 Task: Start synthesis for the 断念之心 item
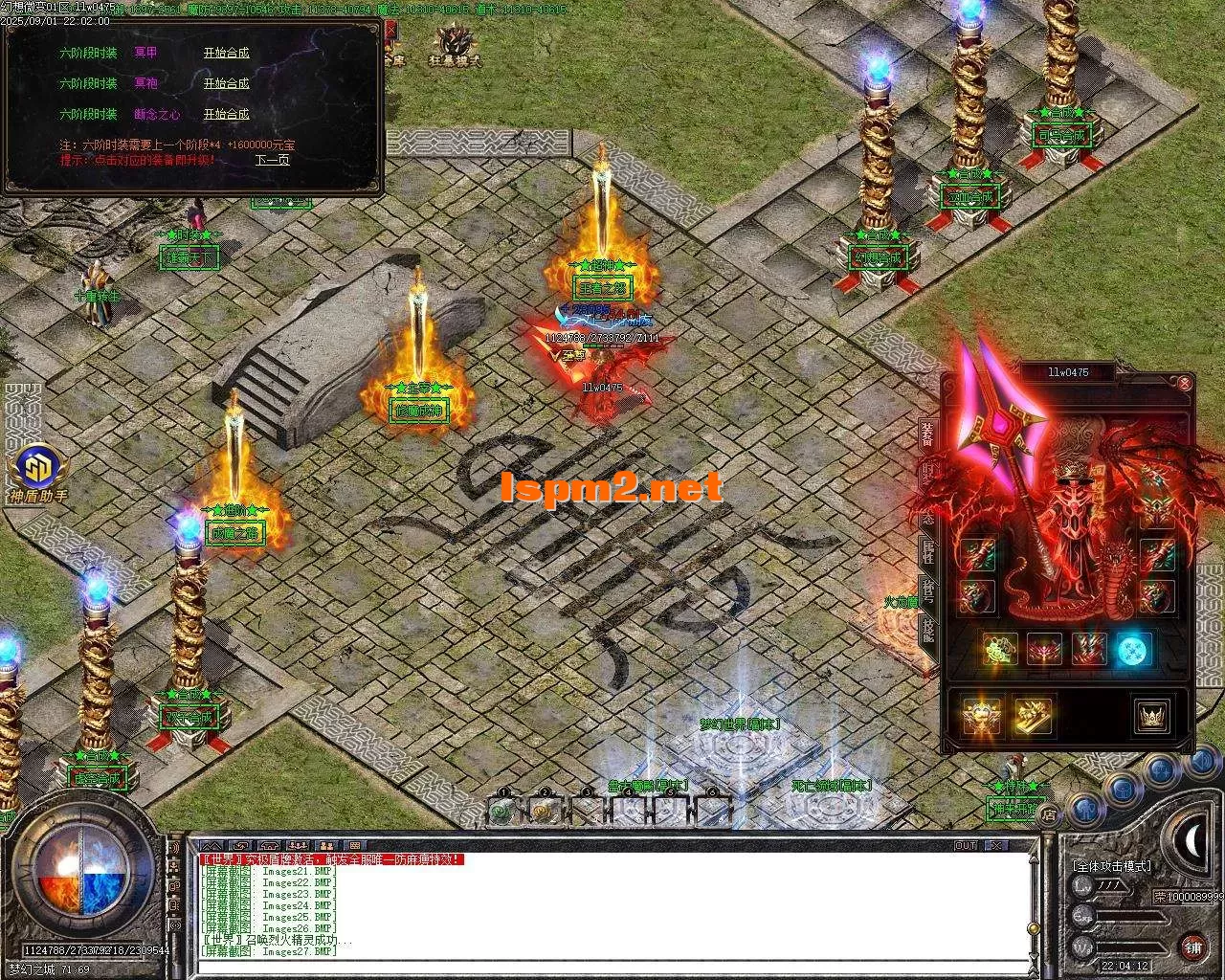point(226,115)
